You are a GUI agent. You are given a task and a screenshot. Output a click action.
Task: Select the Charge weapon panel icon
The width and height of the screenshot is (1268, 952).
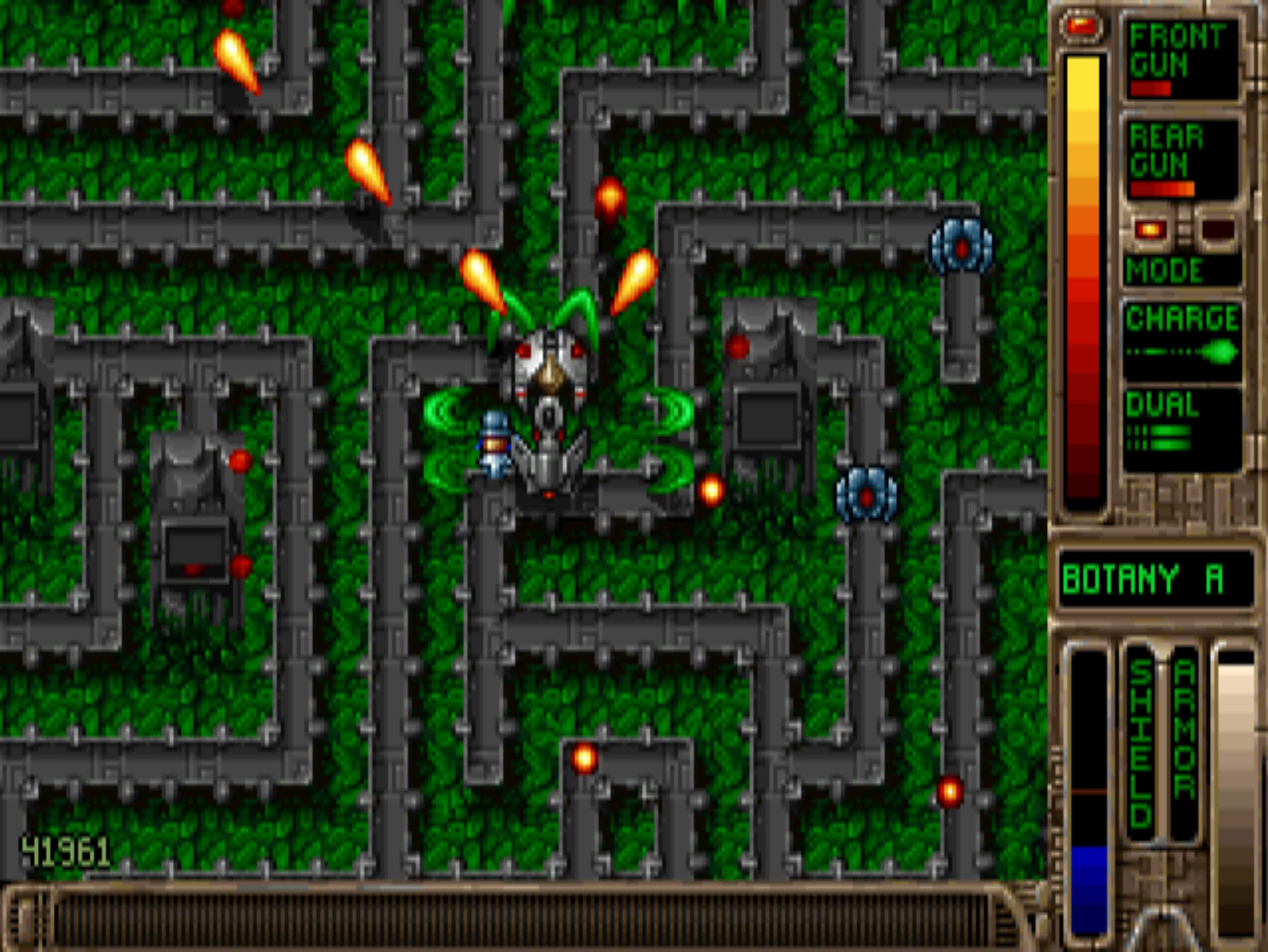tap(1181, 338)
